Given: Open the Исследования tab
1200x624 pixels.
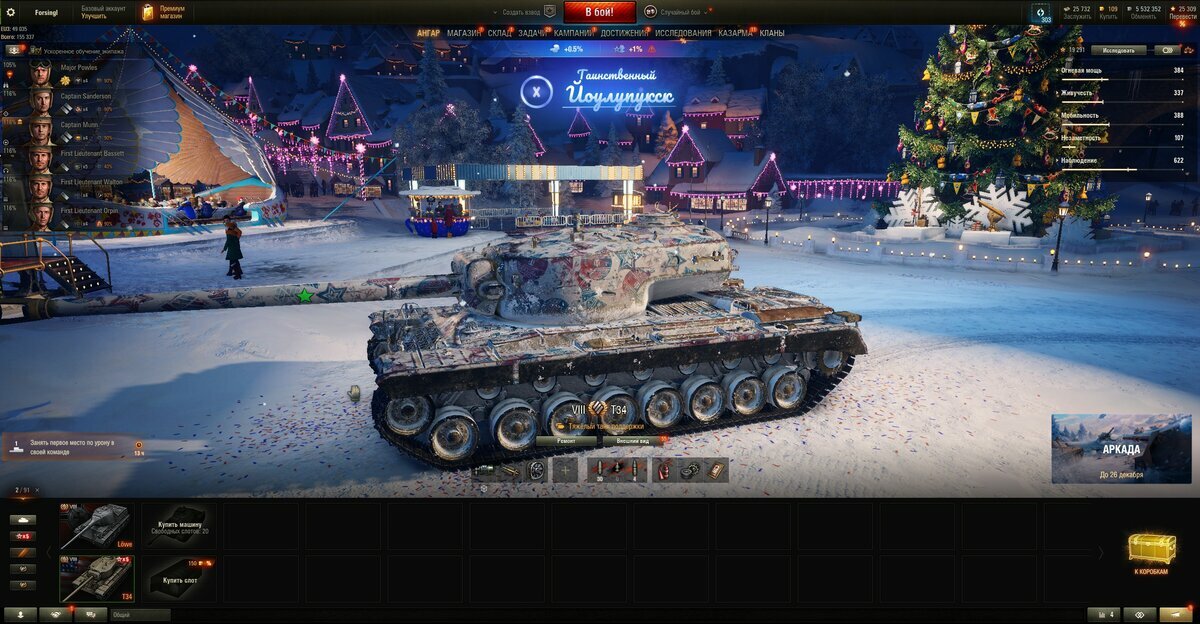Looking at the screenshot, I should click(683, 33).
